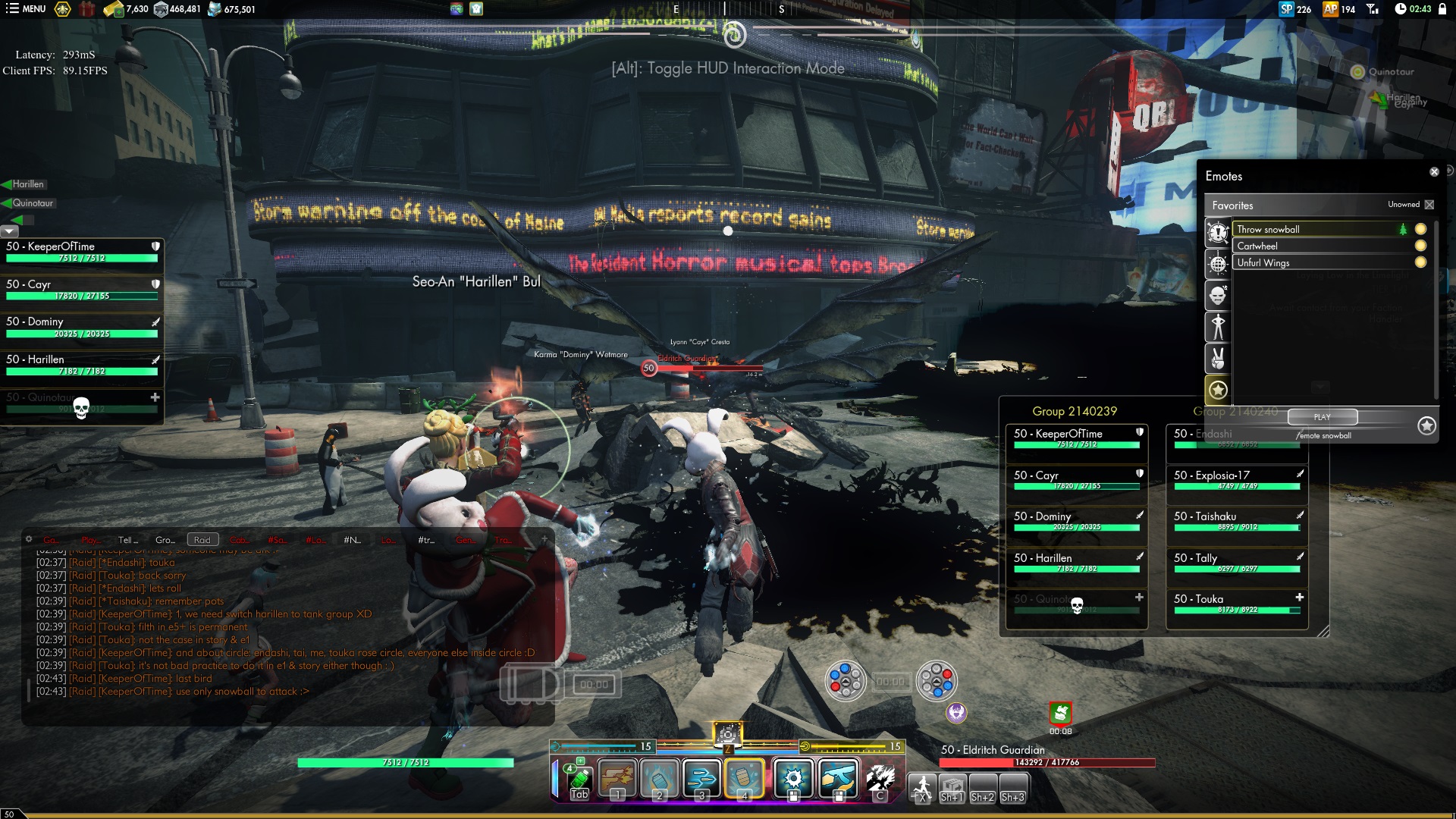Screen dimensions: 1456x819
Task: Toggle the sprint running-figure button
Action: (x=922, y=786)
